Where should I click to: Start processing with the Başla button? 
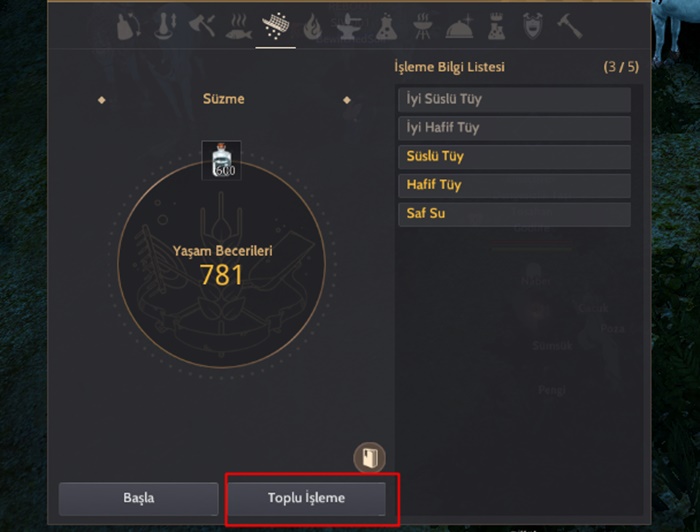coord(138,498)
